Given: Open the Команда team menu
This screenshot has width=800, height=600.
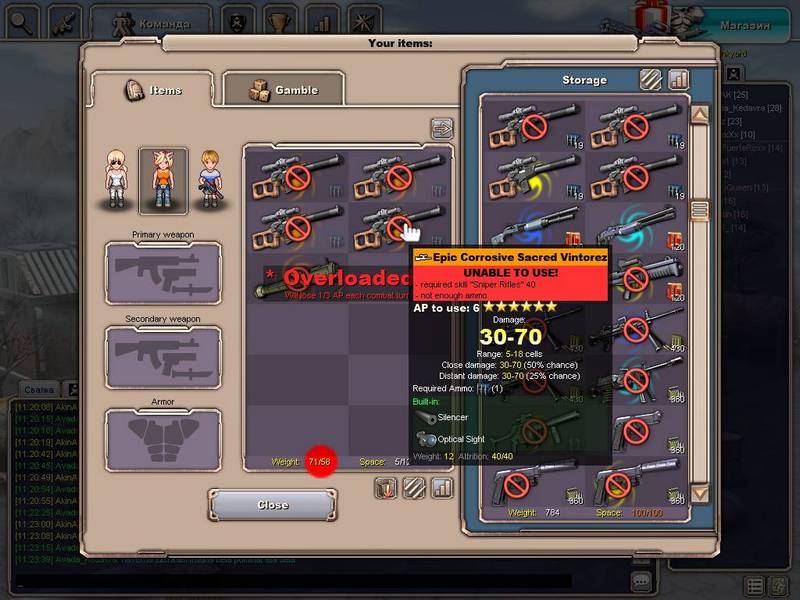Looking at the screenshot, I should point(150,22).
